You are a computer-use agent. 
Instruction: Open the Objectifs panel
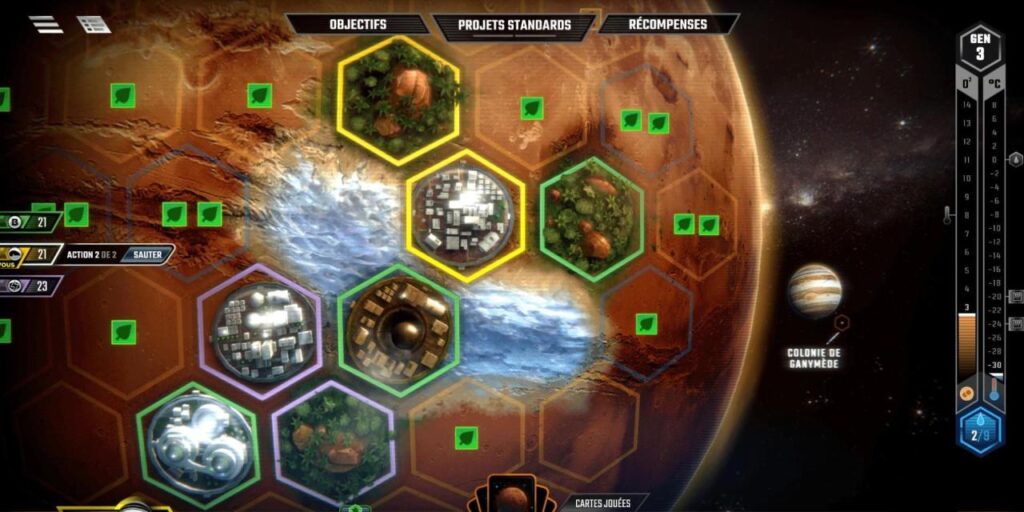tap(359, 24)
